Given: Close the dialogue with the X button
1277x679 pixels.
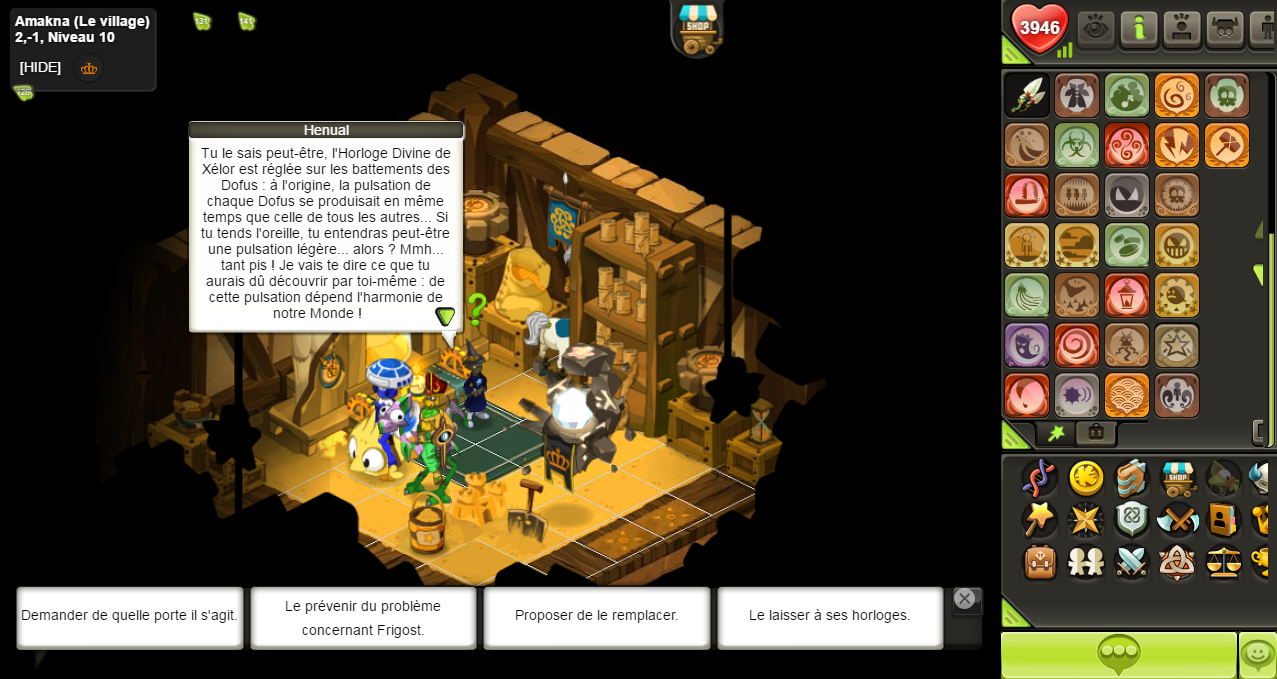Looking at the screenshot, I should (x=965, y=599).
